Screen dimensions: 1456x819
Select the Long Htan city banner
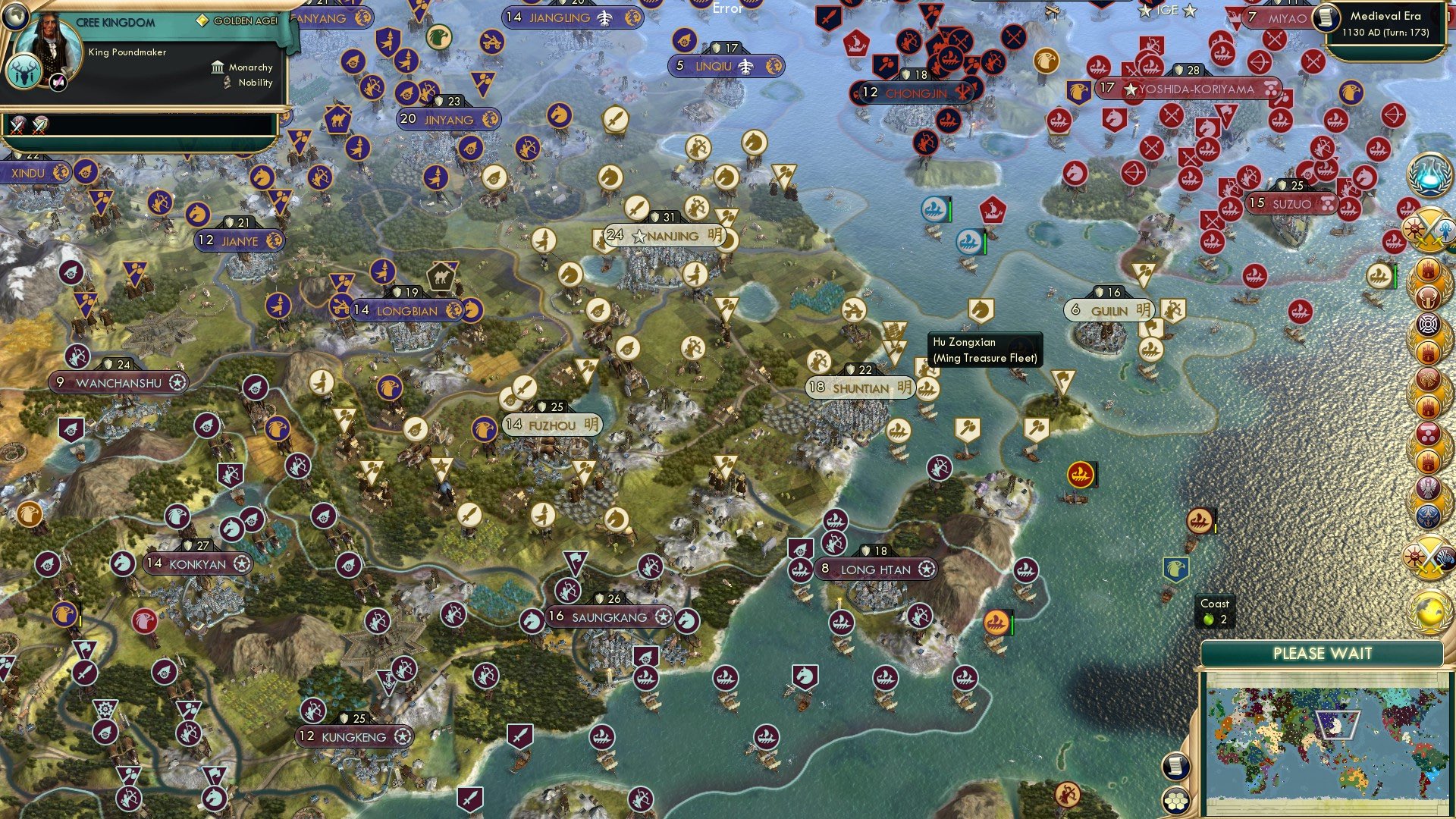[876, 570]
